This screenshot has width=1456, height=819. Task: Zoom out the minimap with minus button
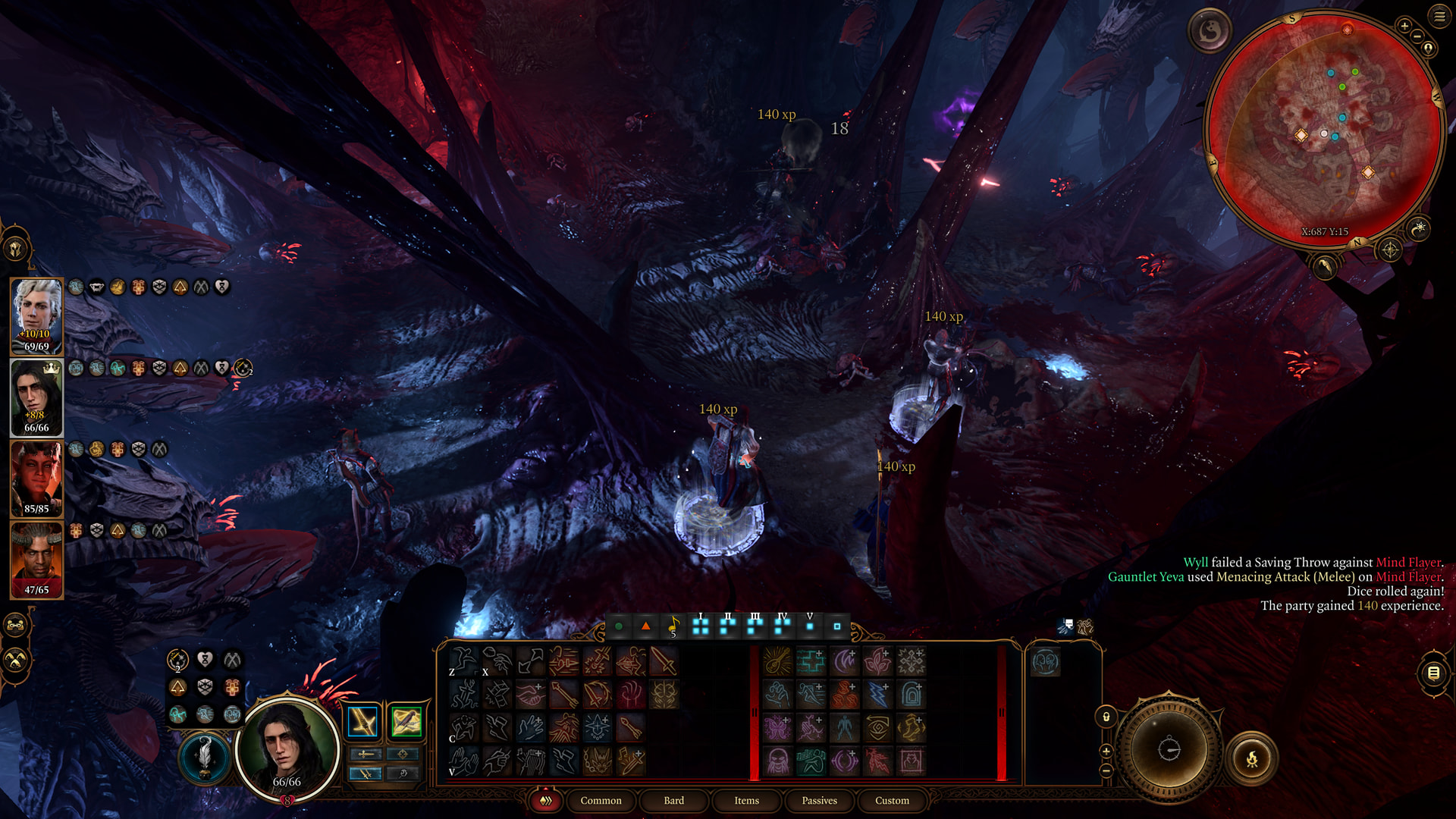point(1417,36)
